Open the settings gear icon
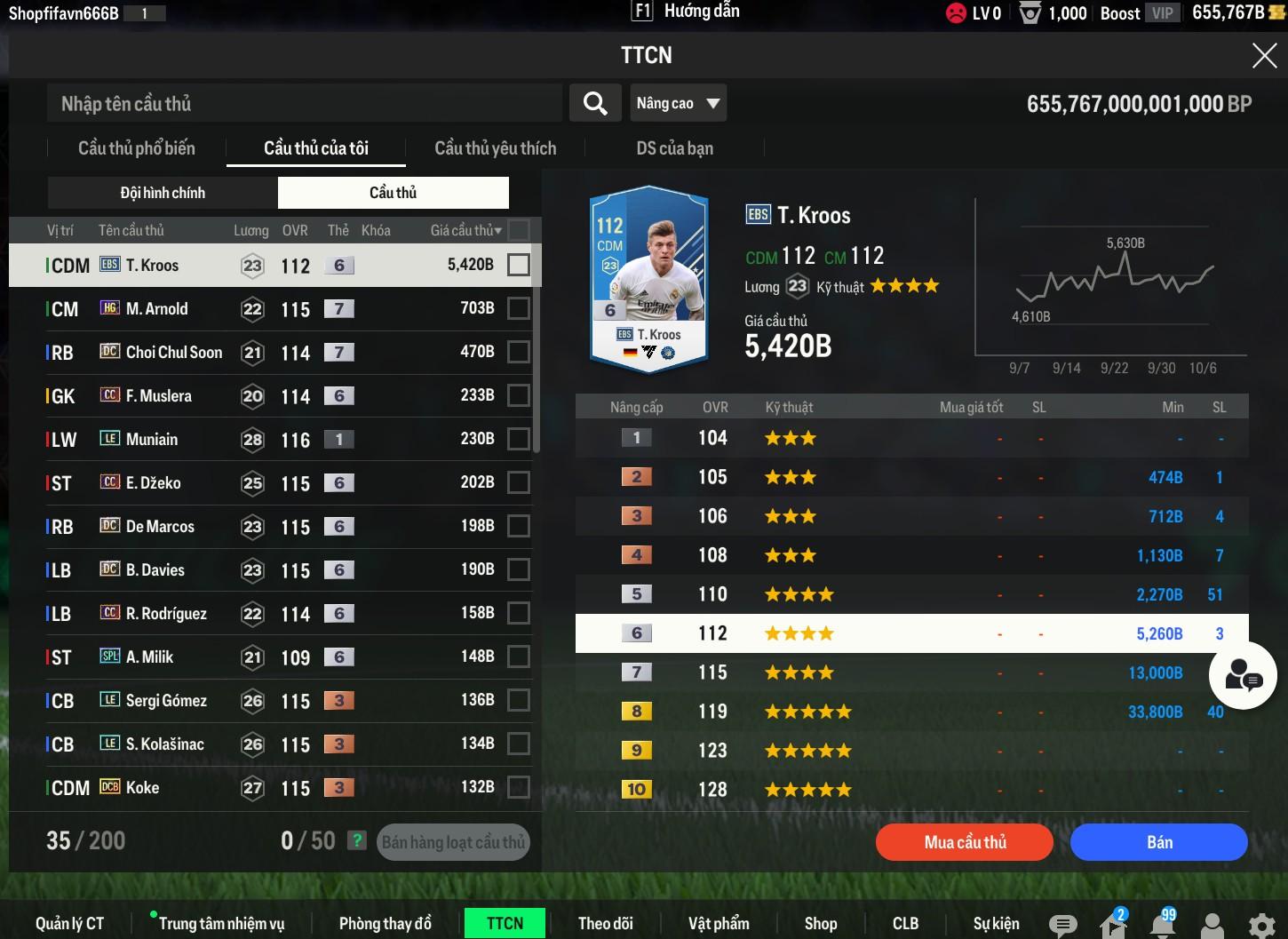 coord(1261,926)
